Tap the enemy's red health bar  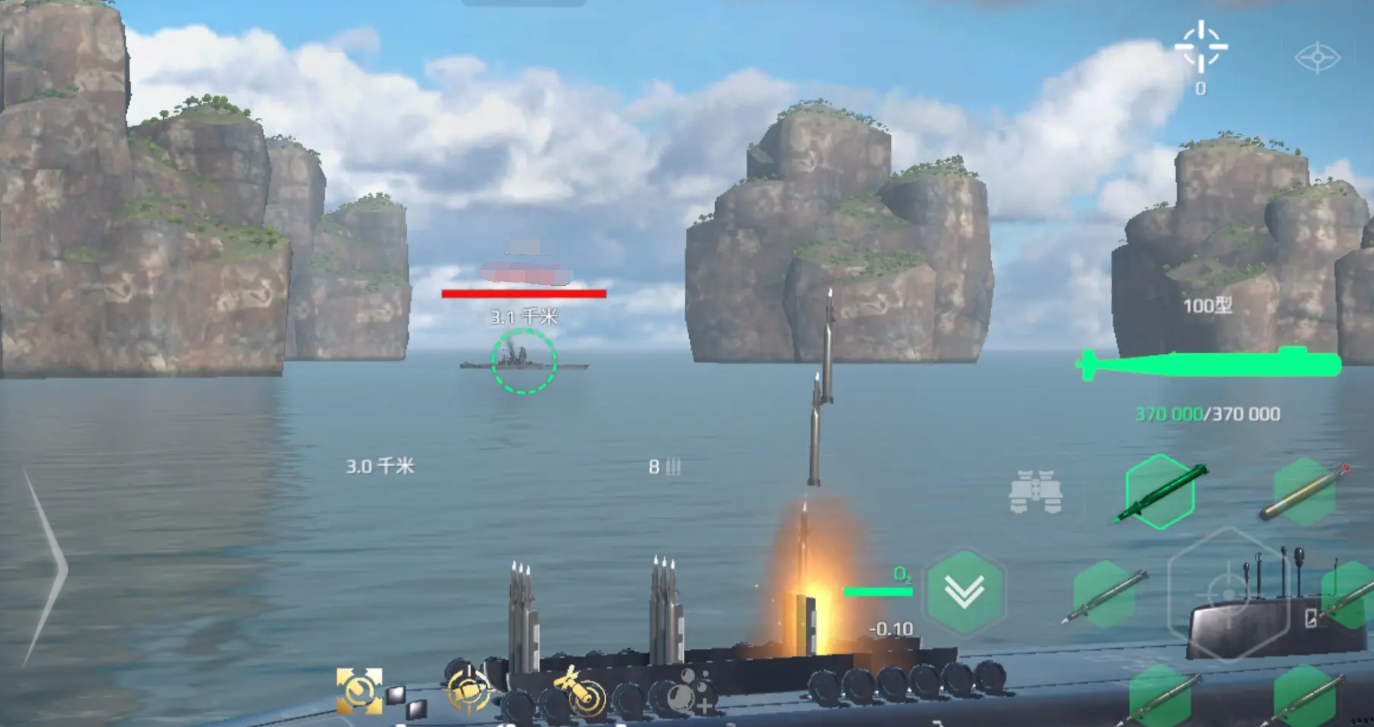[524, 293]
